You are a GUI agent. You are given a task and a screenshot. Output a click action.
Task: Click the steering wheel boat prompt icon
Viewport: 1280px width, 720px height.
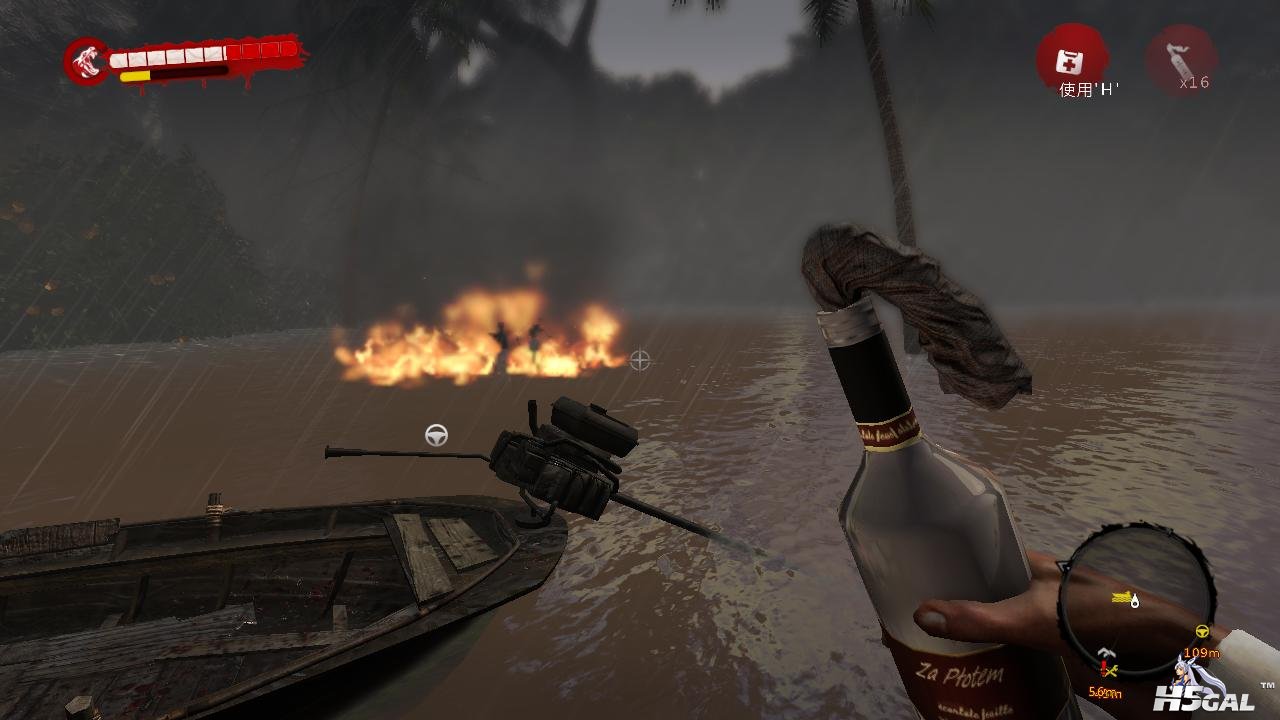436,435
